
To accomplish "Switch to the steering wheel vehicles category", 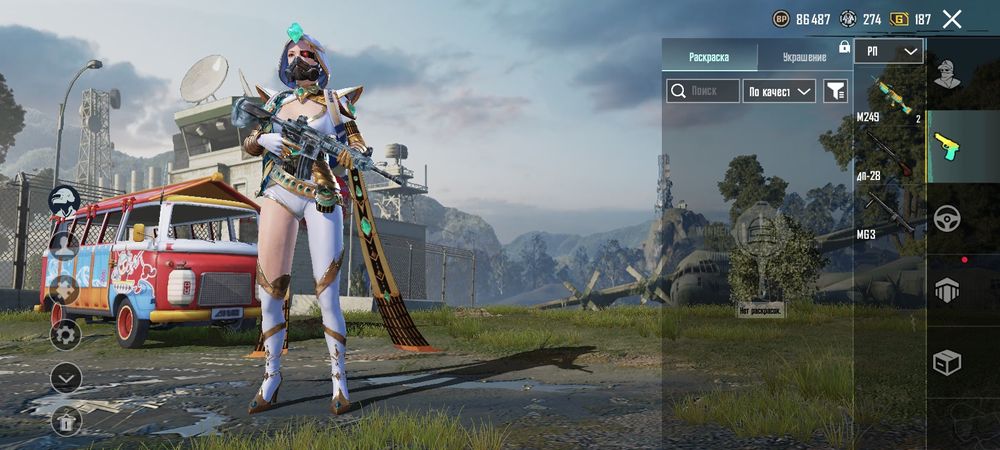I will click(x=947, y=218).
